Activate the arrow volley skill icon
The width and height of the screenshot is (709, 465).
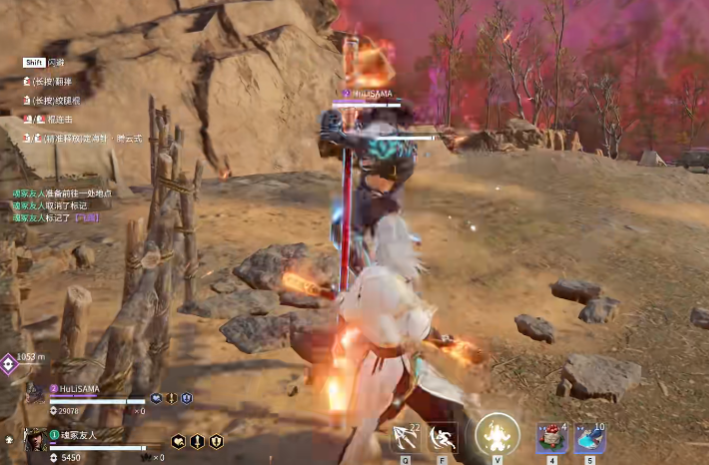pyautogui.click(x=405, y=437)
